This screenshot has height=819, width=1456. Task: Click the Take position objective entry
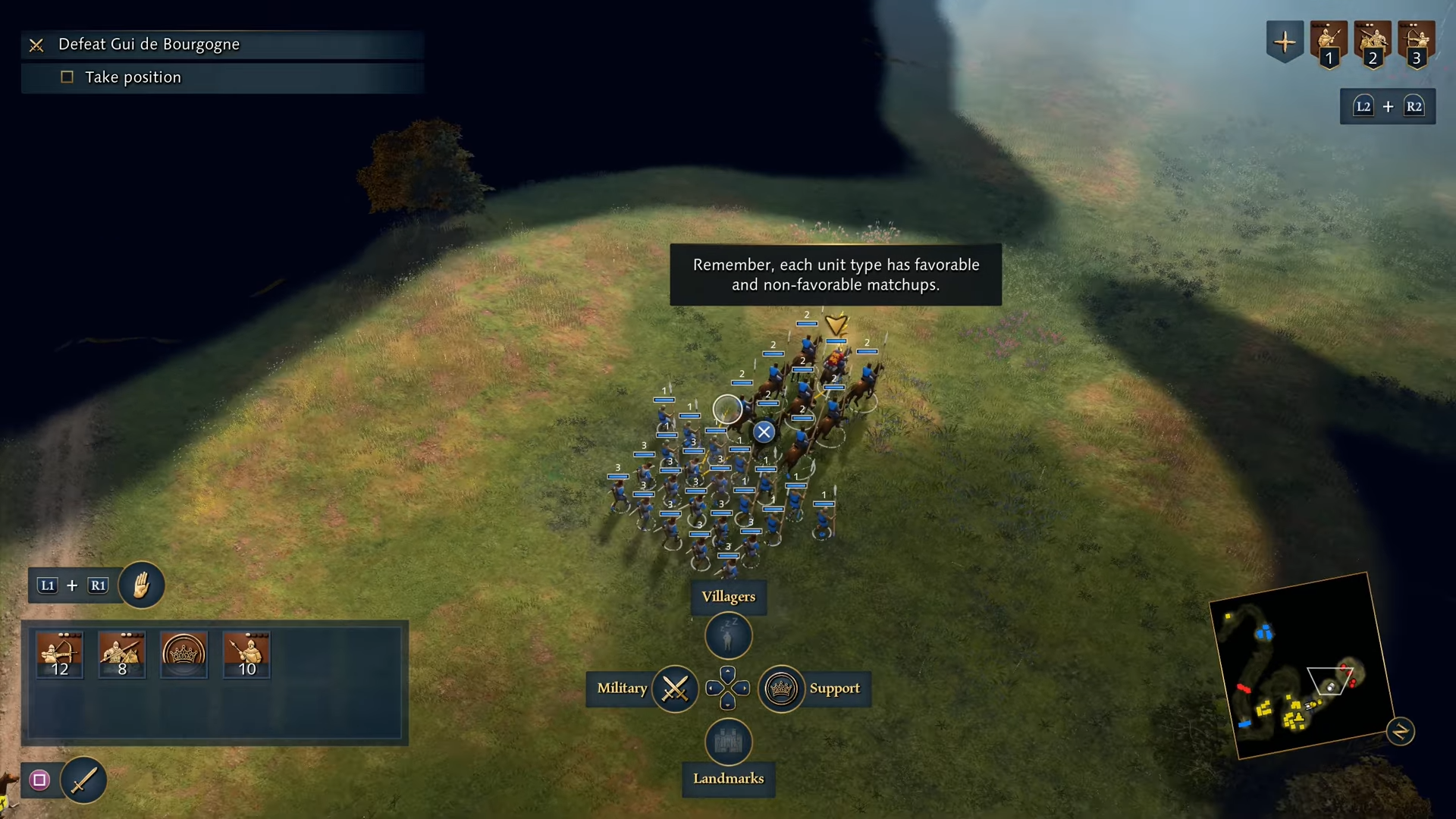[133, 77]
